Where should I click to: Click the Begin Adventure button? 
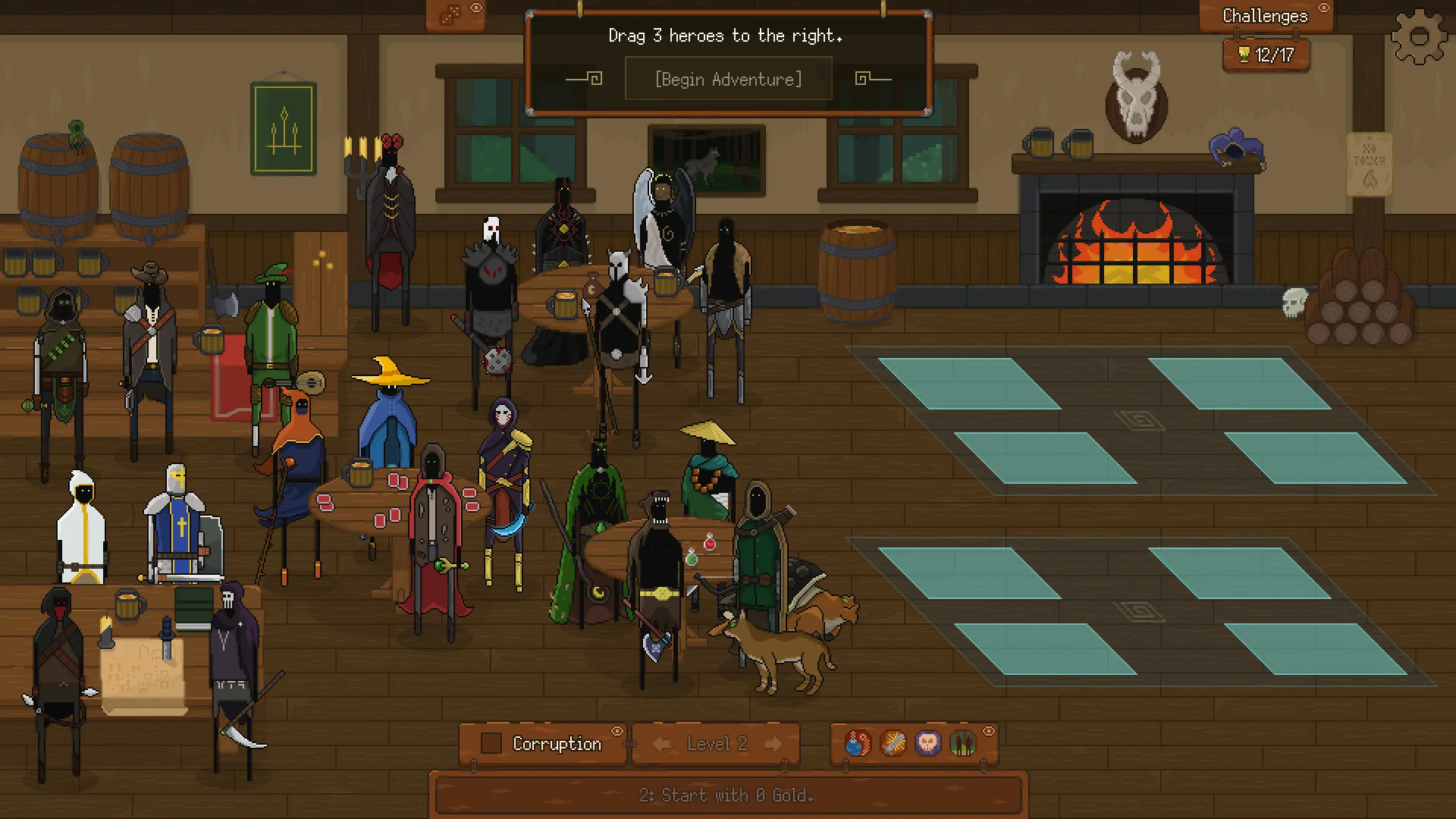click(x=728, y=80)
